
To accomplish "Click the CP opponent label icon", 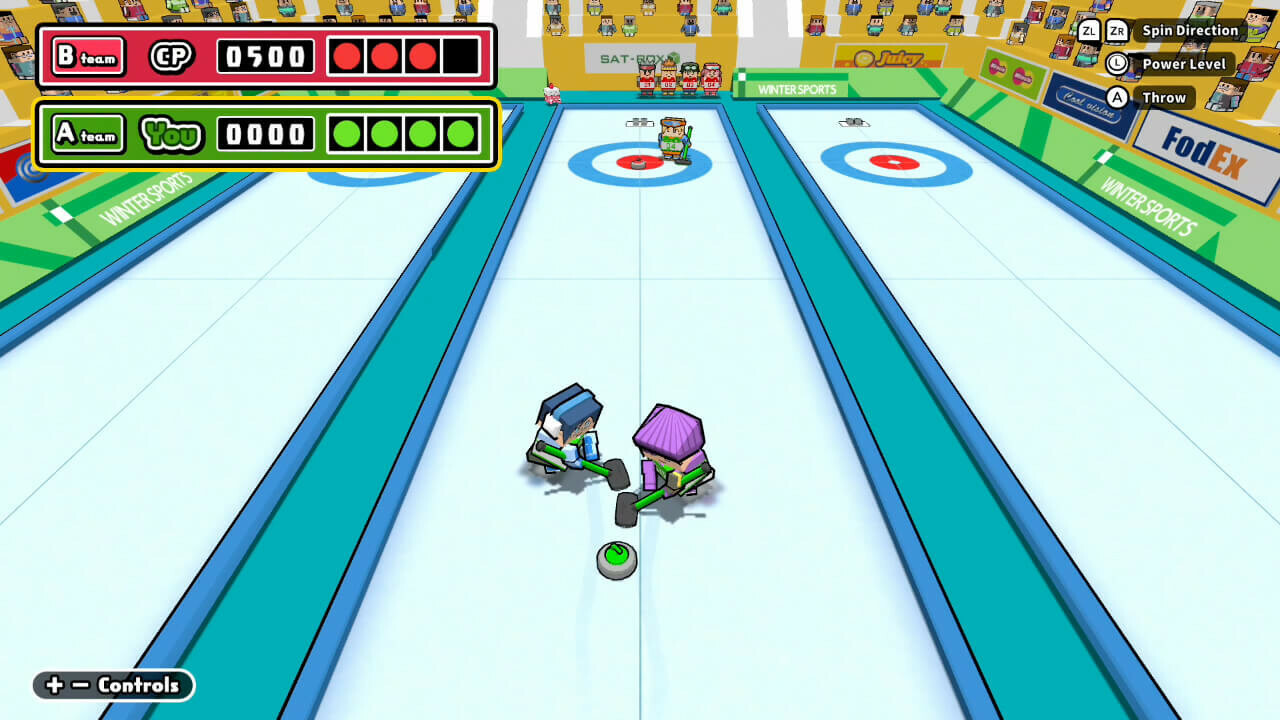I will point(170,58).
